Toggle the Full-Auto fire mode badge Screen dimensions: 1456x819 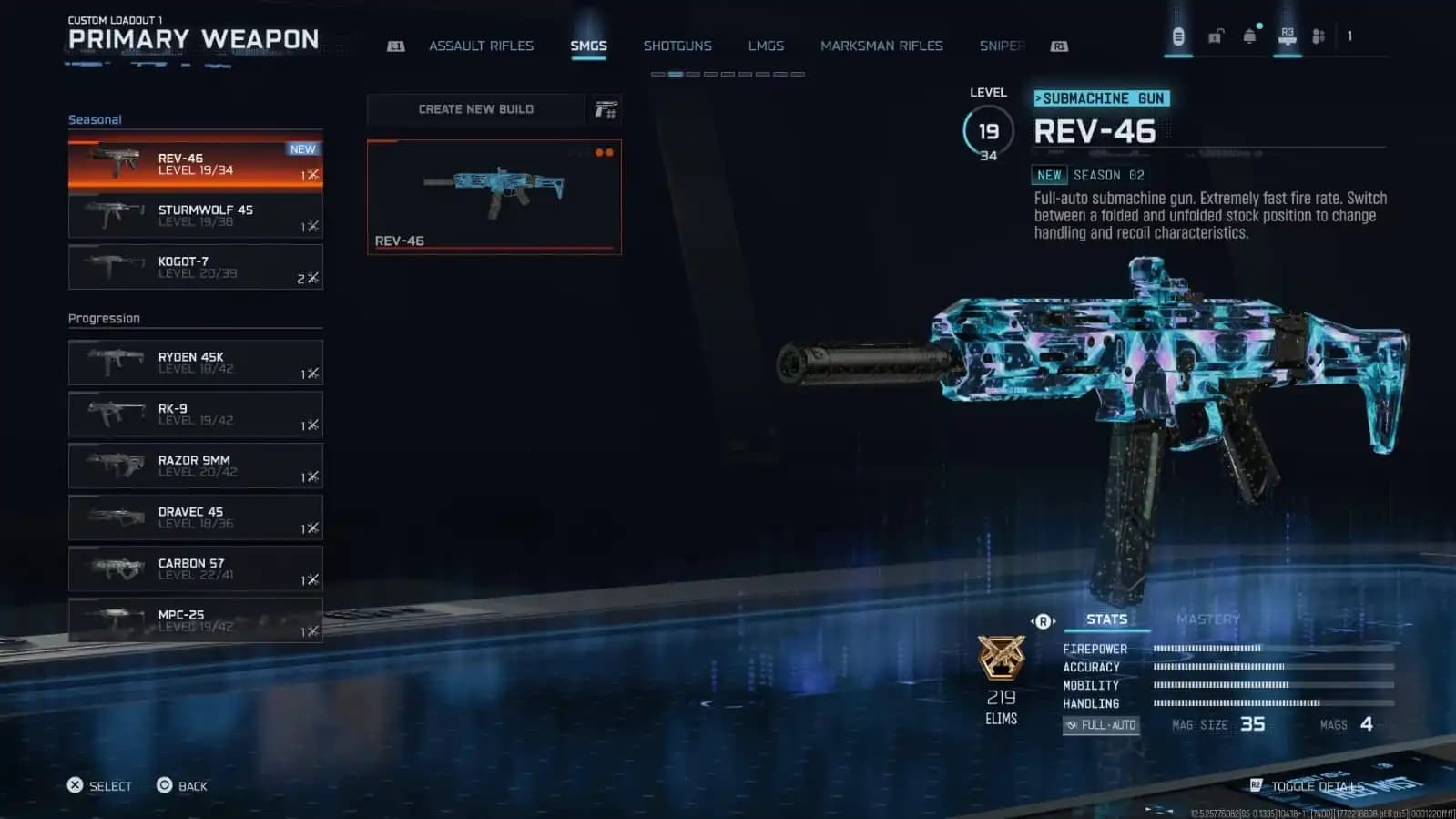(x=1100, y=725)
